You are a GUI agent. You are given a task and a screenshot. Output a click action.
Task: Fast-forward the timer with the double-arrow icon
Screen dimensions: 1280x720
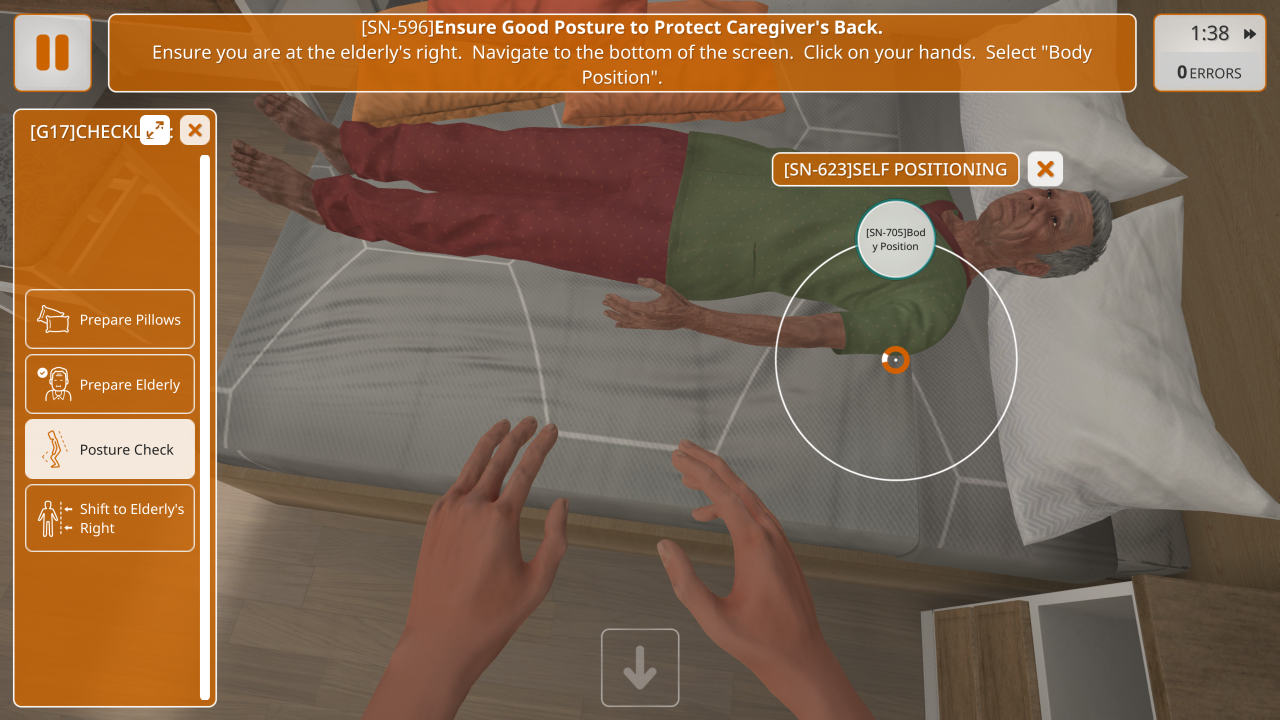pos(1250,34)
